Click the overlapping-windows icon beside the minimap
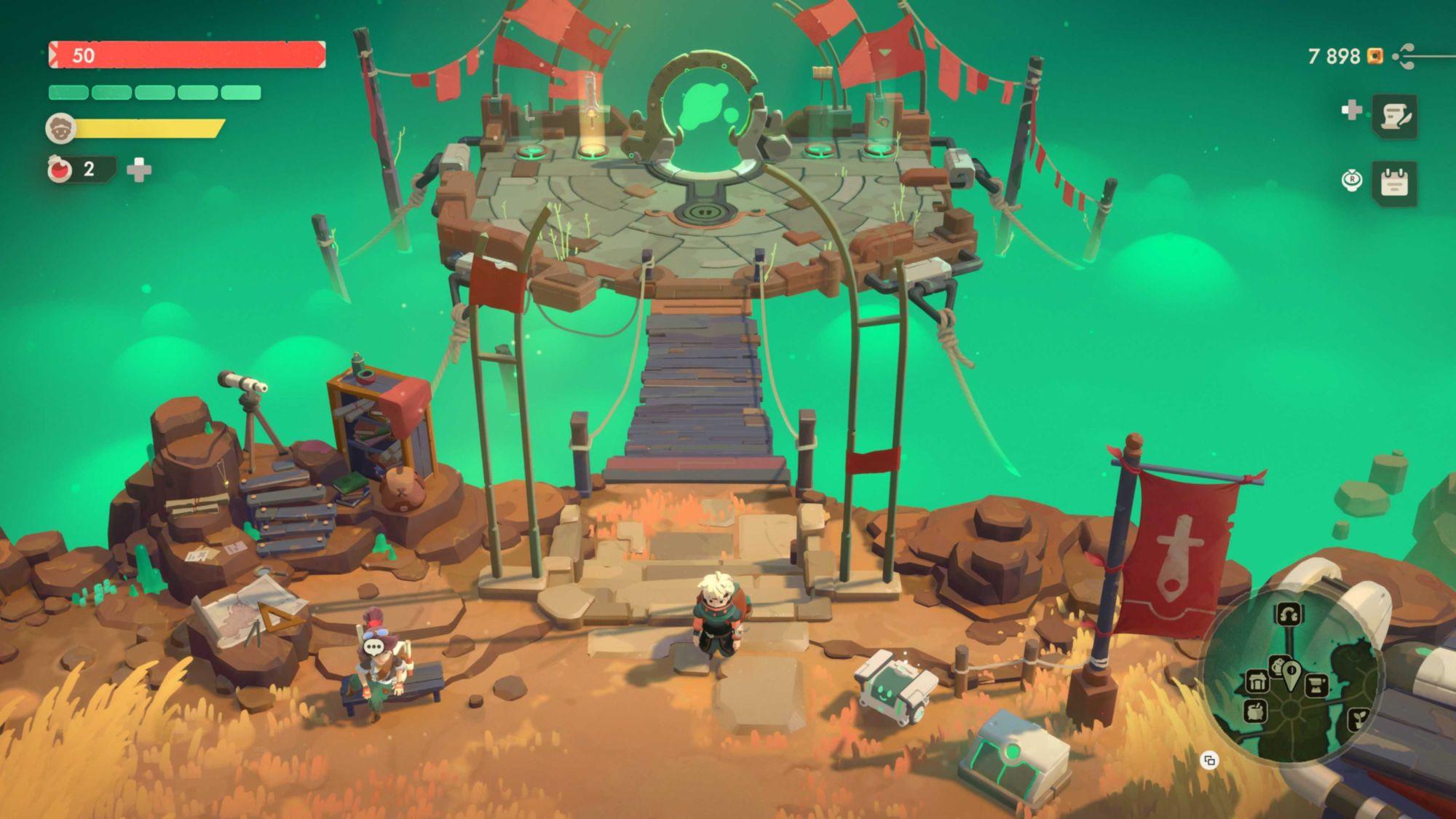The image size is (1456, 819). coord(1209,761)
